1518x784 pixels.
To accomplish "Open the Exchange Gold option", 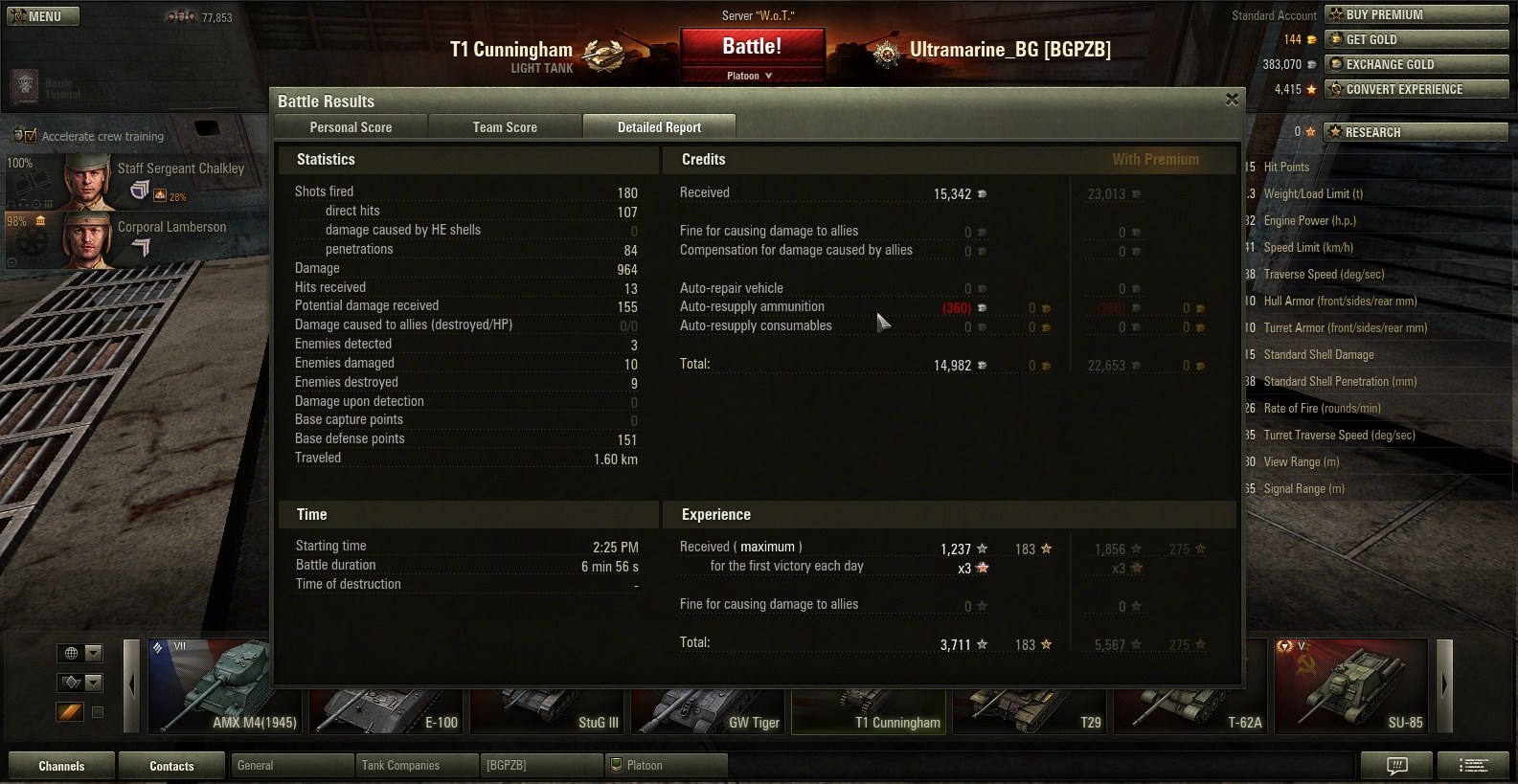I will tap(1416, 64).
